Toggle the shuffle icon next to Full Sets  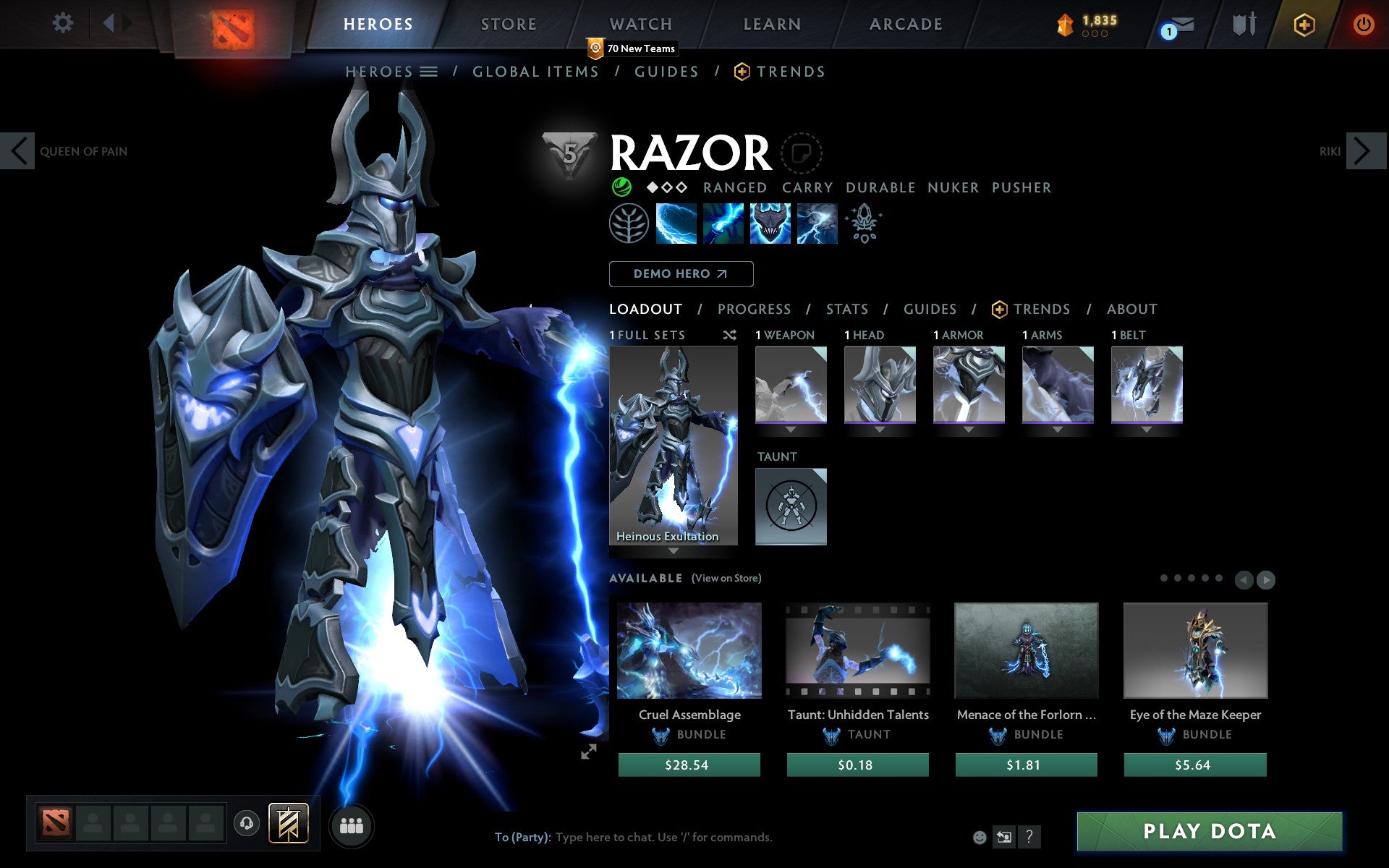(x=729, y=335)
